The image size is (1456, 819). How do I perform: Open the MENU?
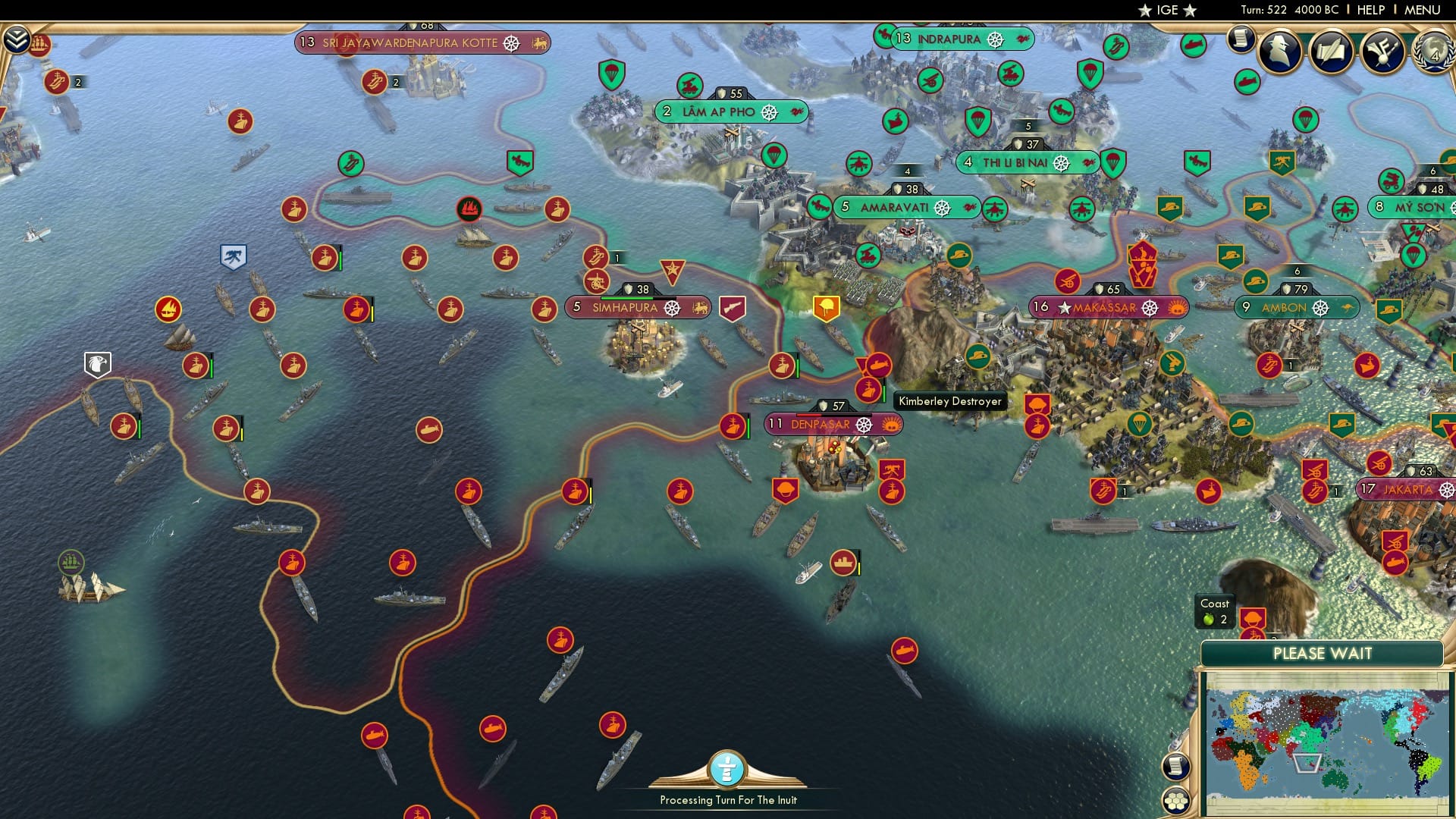click(1424, 10)
